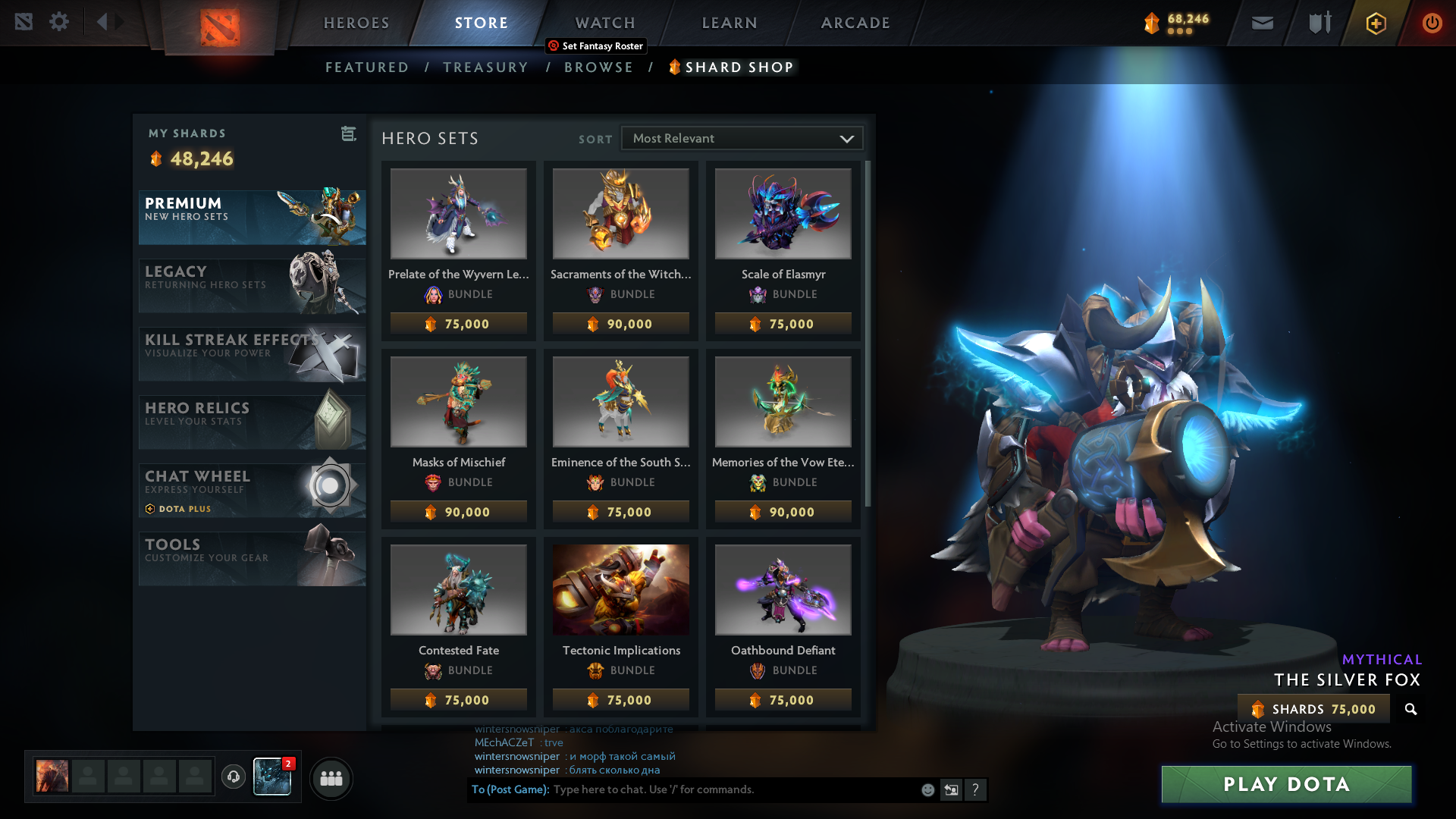The height and width of the screenshot is (819, 1456).
Task: Open the Armory shield-and-sword icon
Action: 1318,23
